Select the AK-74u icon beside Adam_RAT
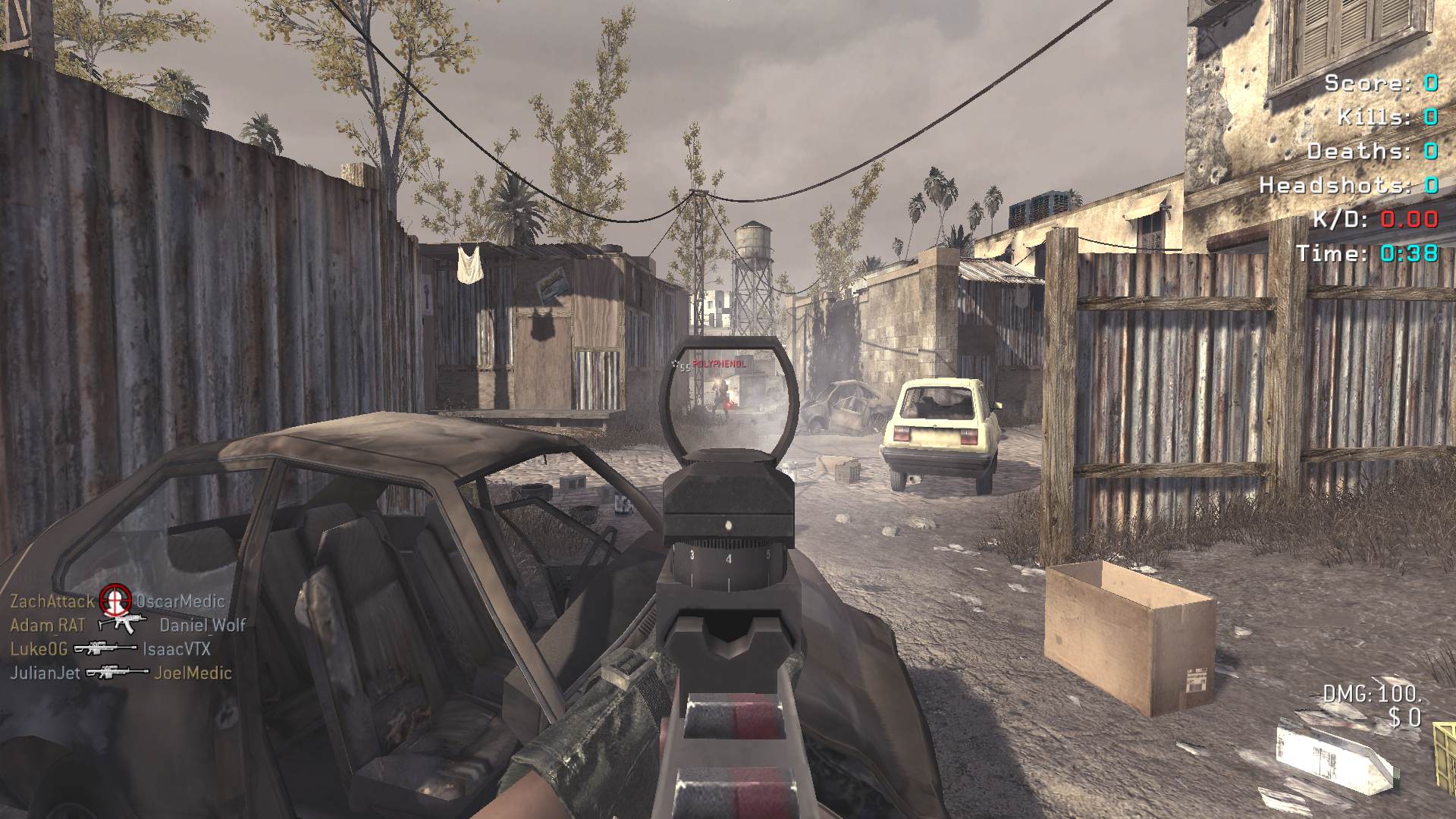 click(x=121, y=624)
